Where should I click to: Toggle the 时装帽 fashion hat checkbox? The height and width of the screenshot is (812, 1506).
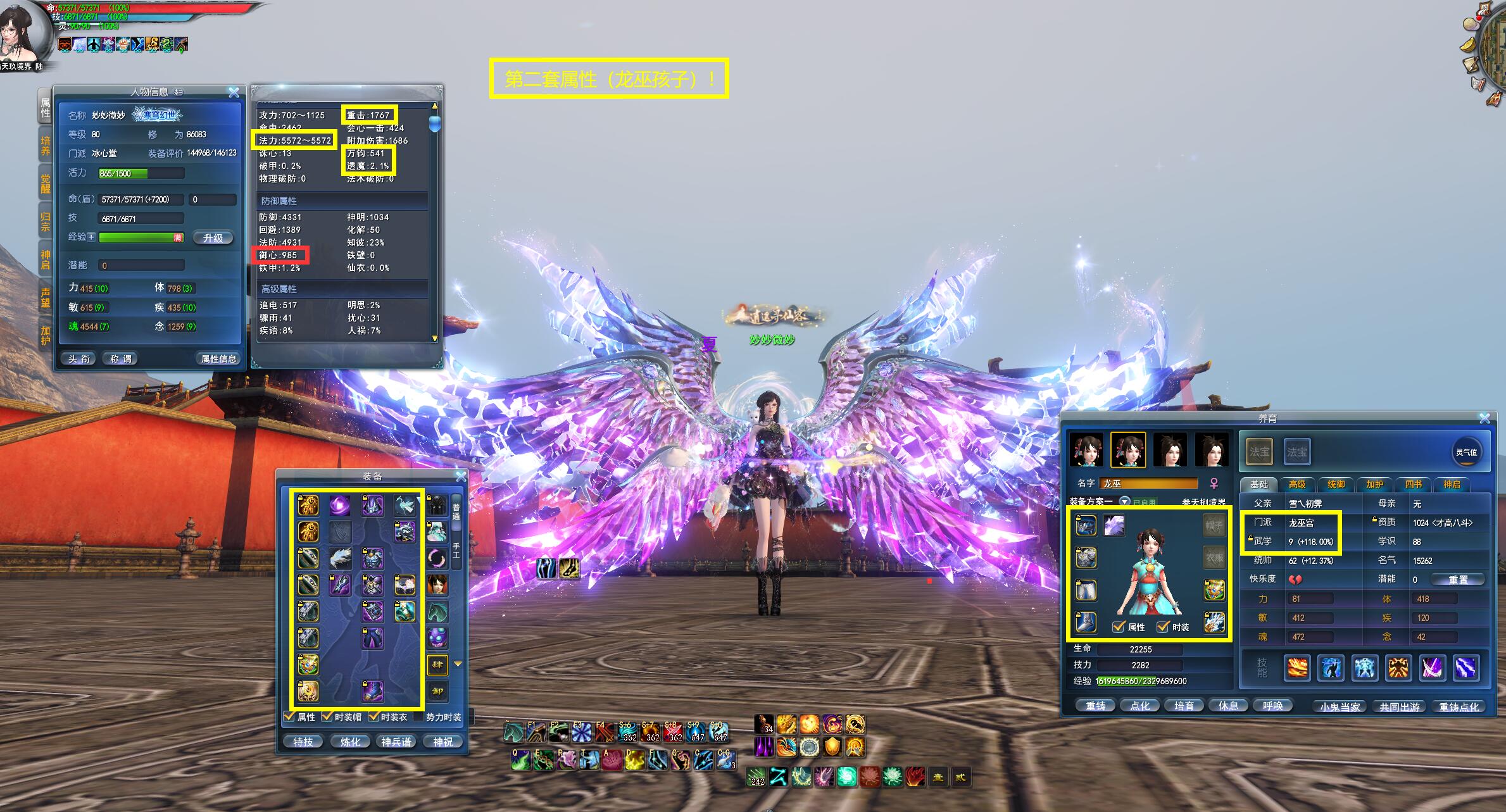click(x=327, y=717)
